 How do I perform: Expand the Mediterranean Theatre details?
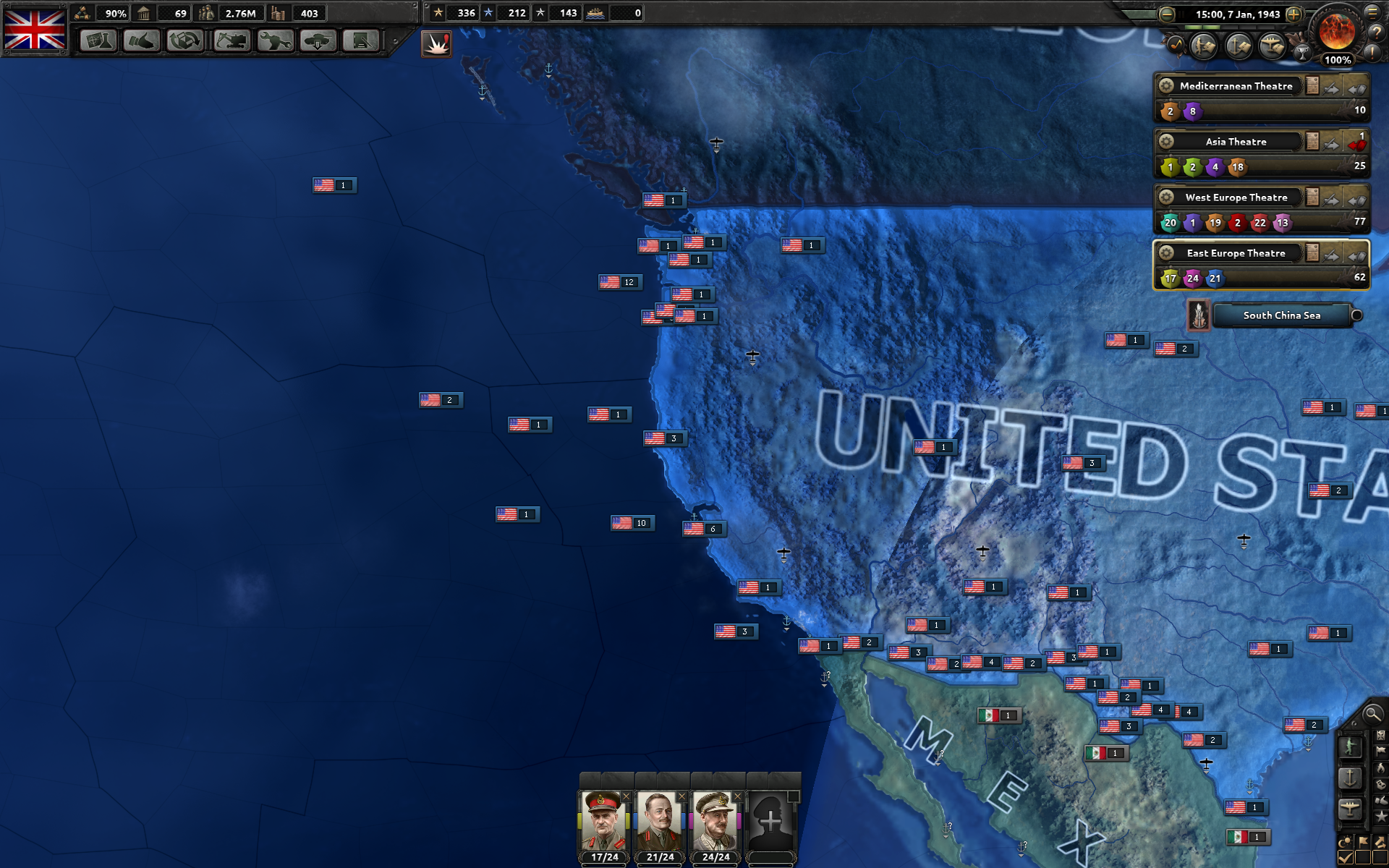click(1312, 85)
